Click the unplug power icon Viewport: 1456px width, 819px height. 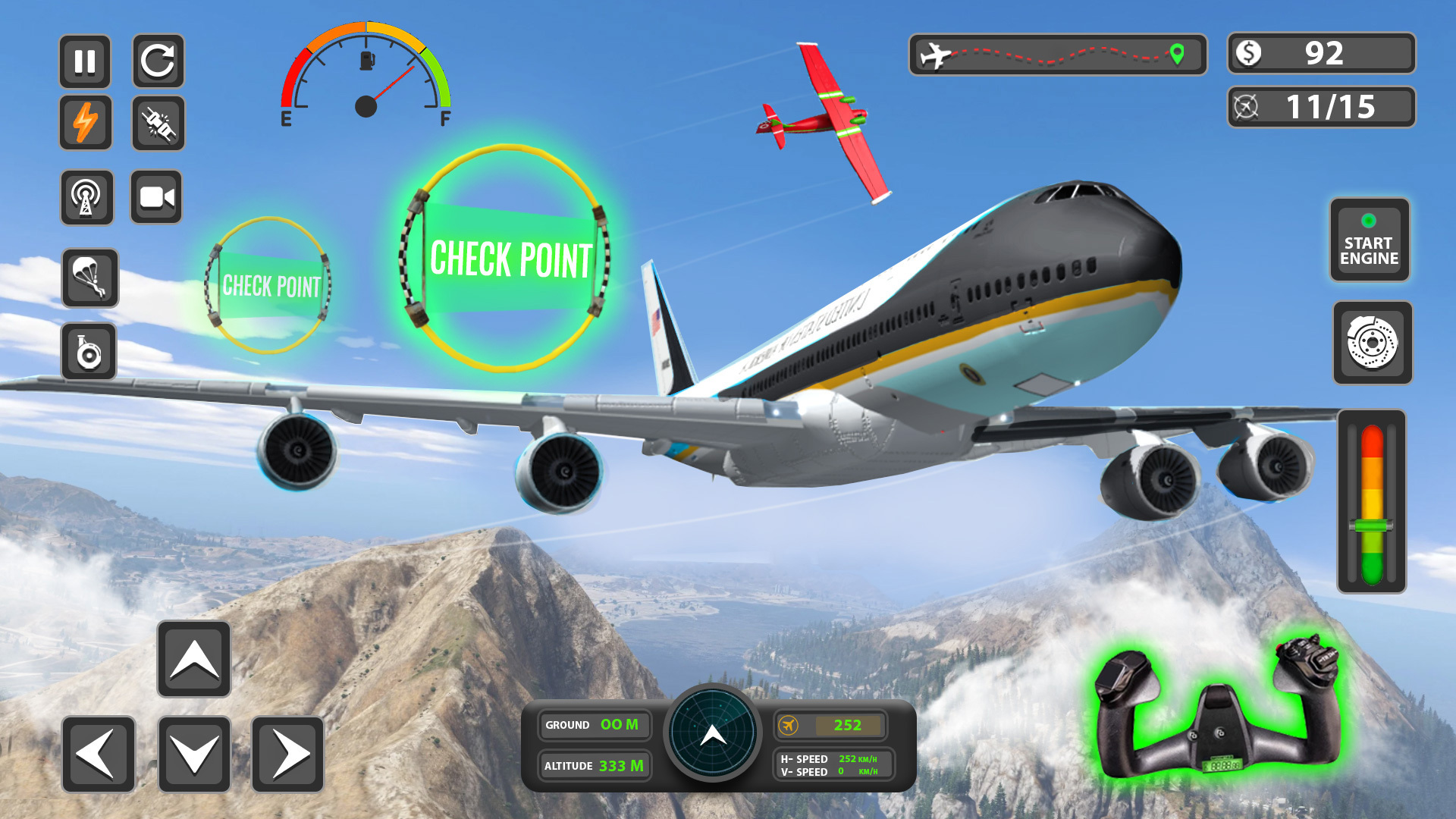(158, 123)
